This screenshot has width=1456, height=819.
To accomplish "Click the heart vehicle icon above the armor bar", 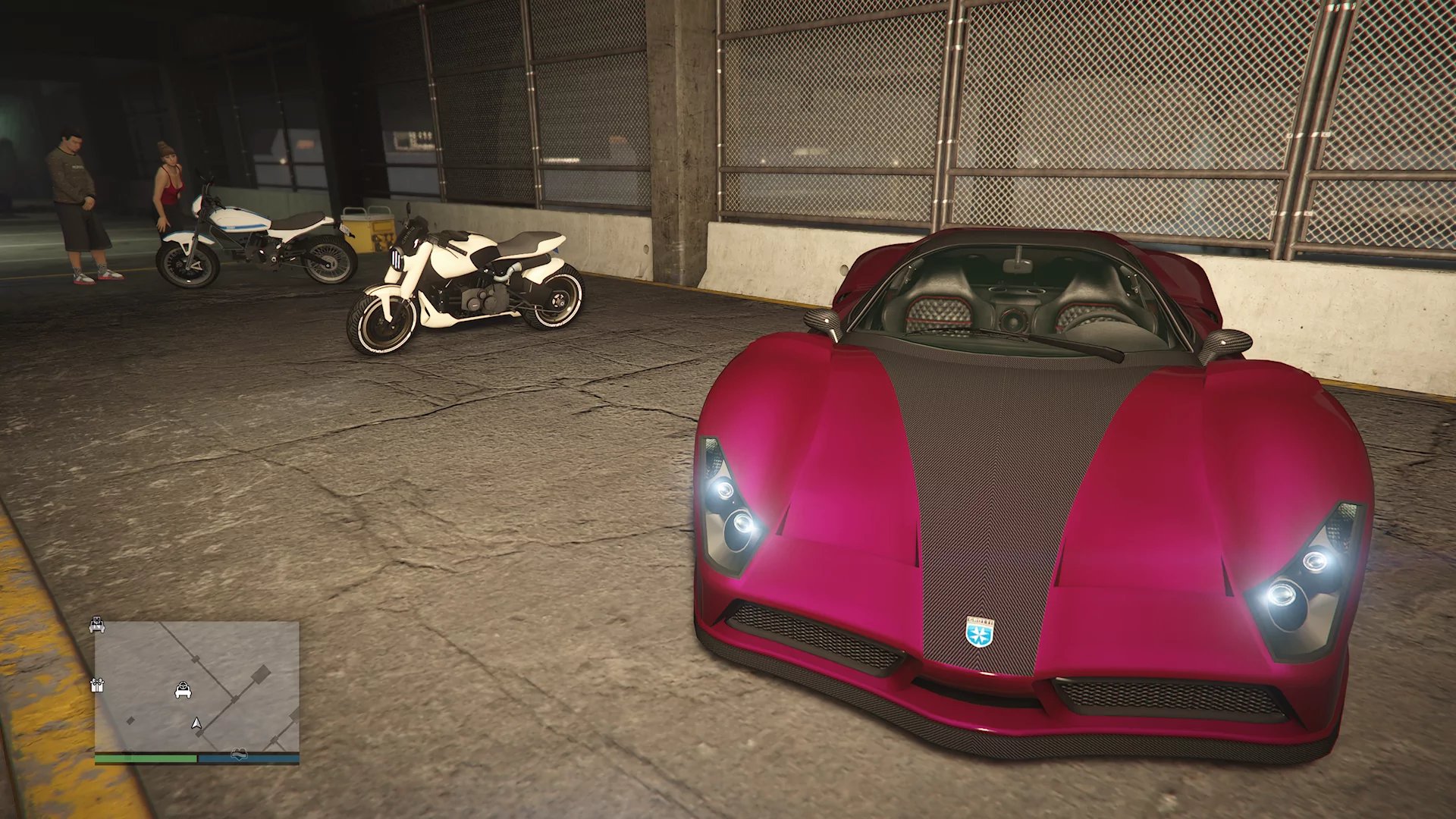I will [239, 753].
